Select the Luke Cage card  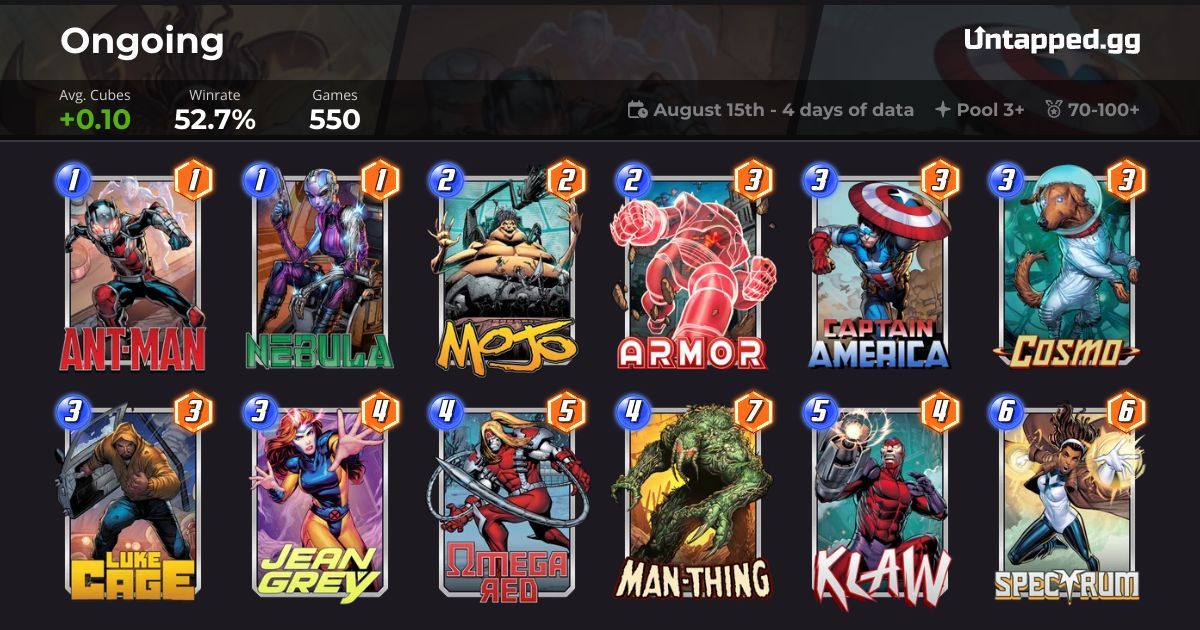click(133, 502)
